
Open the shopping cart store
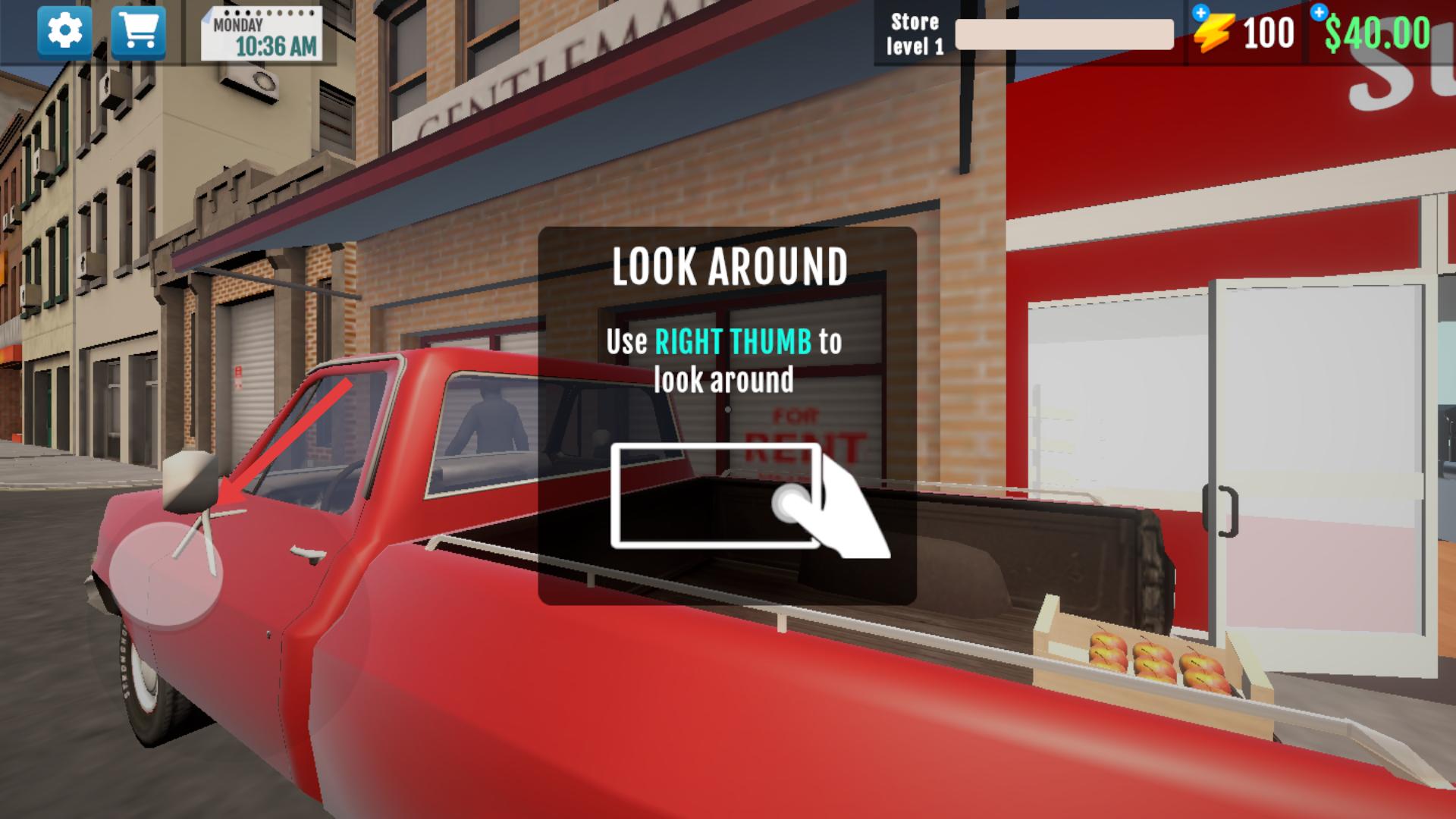pos(138,32)
